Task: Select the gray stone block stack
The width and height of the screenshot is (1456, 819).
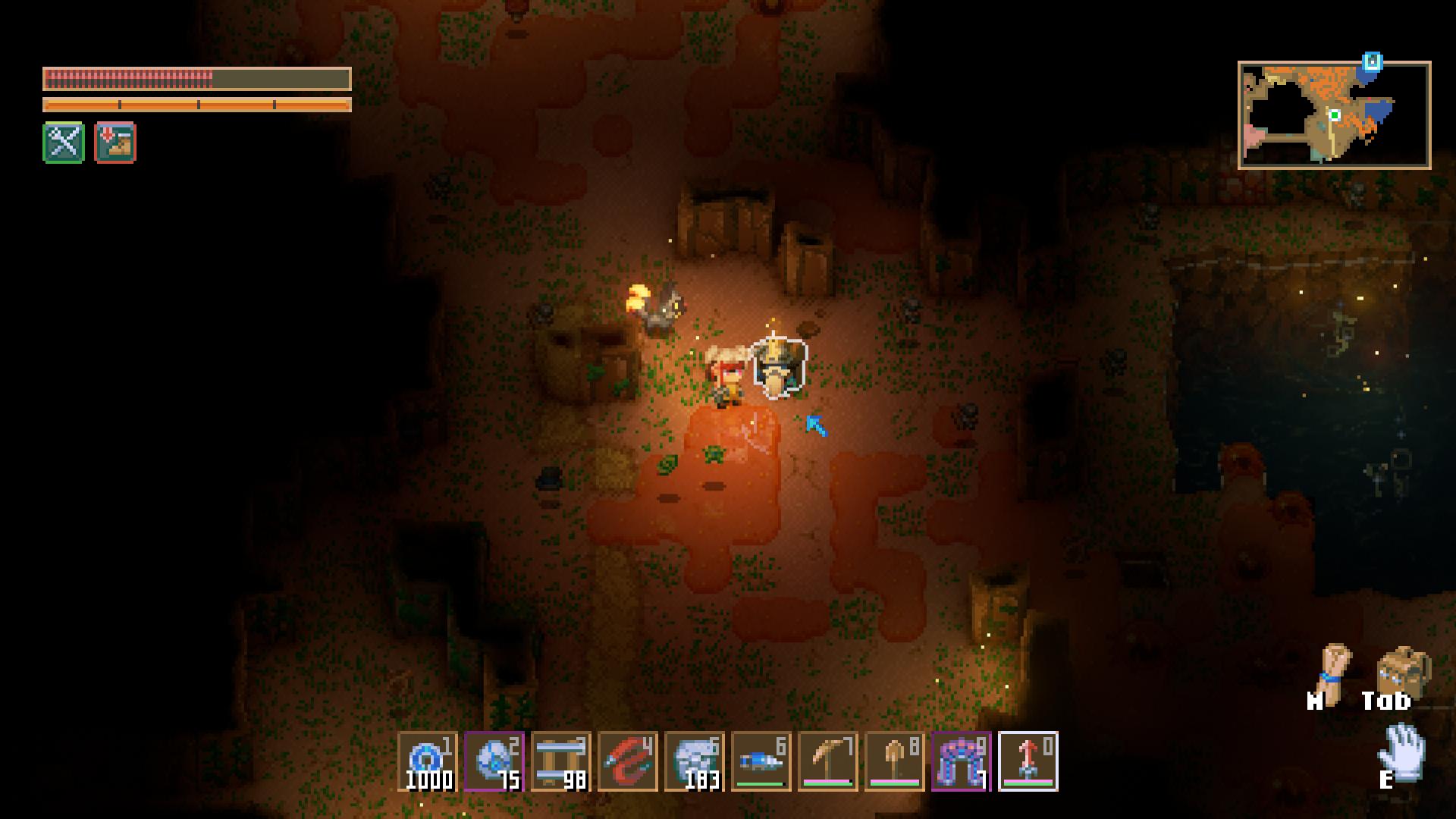Action: click(694, 761)
